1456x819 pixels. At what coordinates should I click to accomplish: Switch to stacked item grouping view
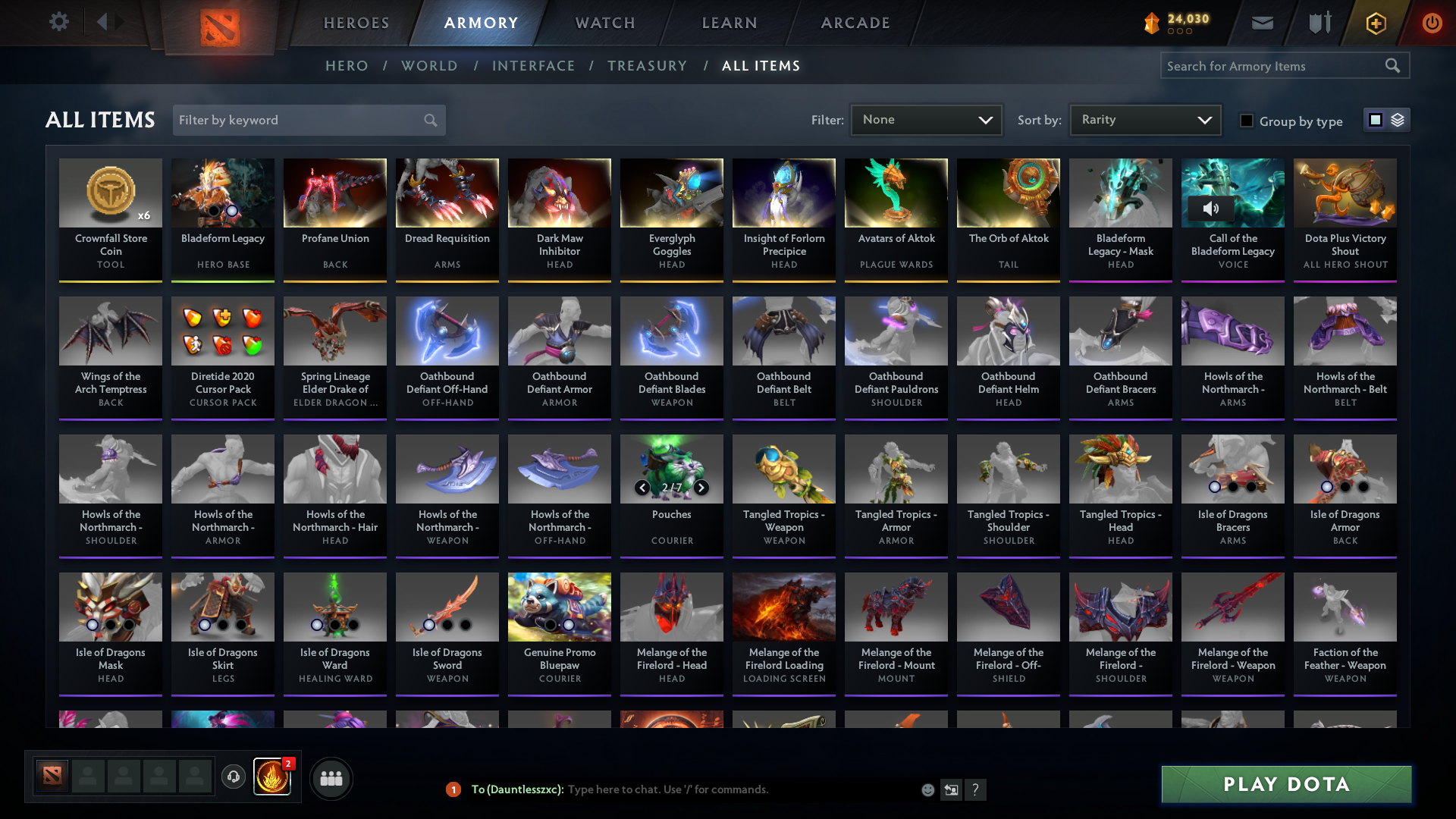[1399, 119]
